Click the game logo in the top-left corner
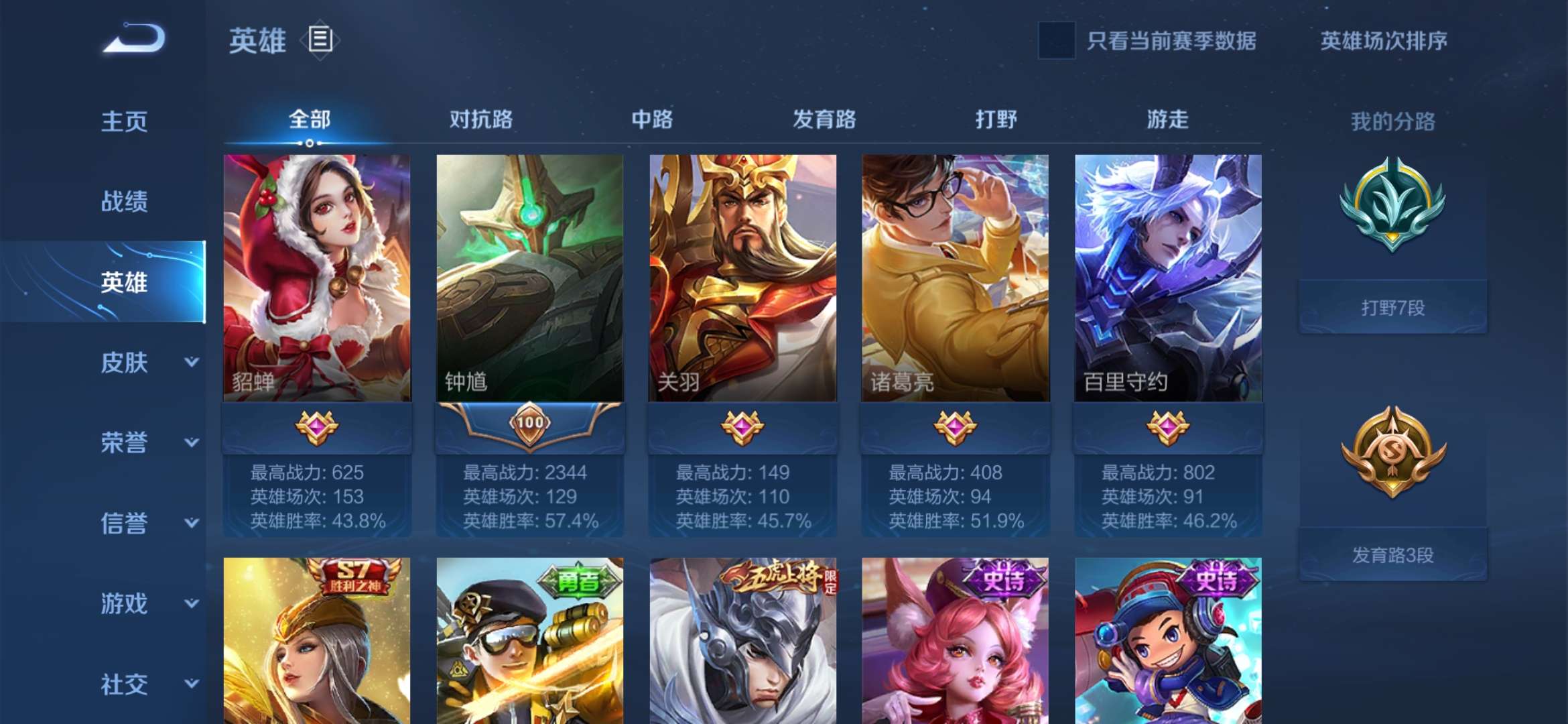Image resolution: width=1568 pixels, height=724 pixels. tap(131, 42)
